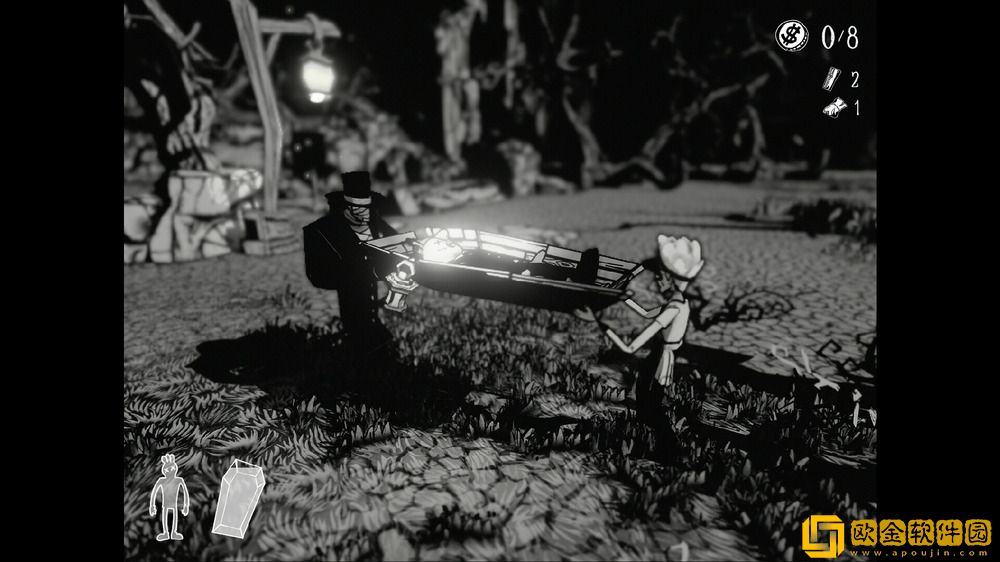Select the wooden plank item icon
Image resolution: width=1000 pixels, height=562 pixels.
pos(828,79)
